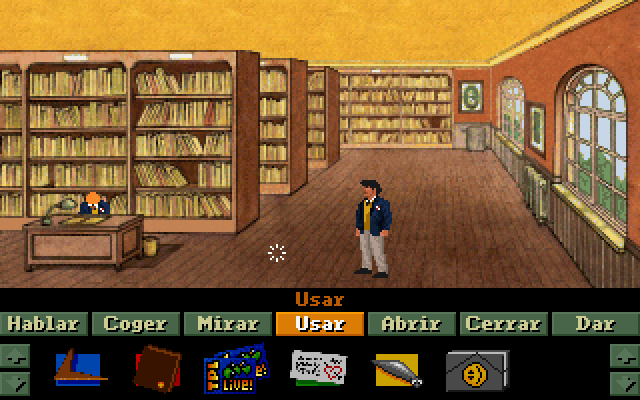Choose the Coger verb
The height and width of the screenshot is (400, 640).
click(x=136, y=324)
